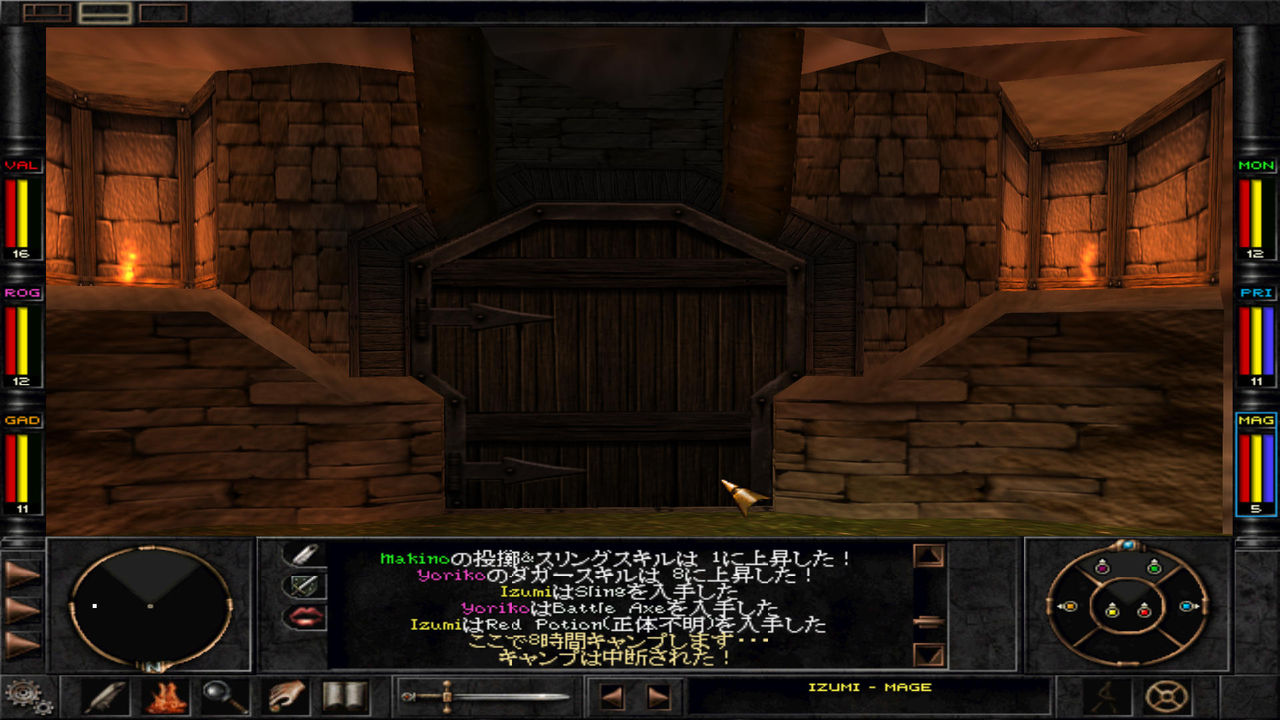Click the VAL class label
This screenshot has width=1280, height=720.
click(23, 165)
